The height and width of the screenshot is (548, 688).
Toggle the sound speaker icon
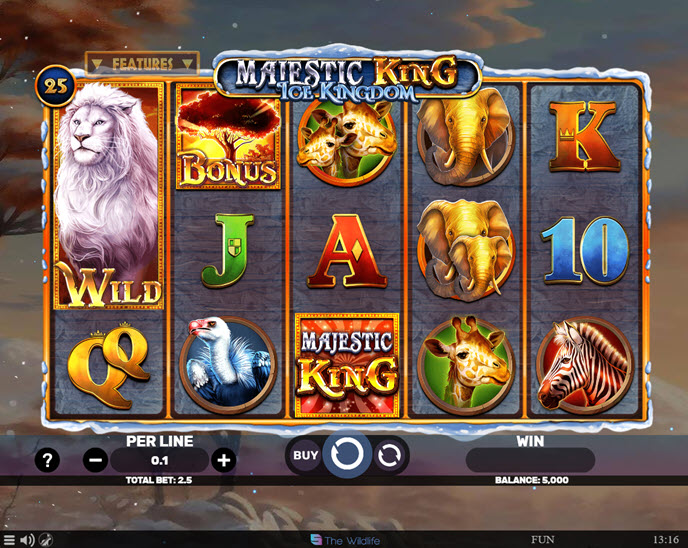(27, 540)
